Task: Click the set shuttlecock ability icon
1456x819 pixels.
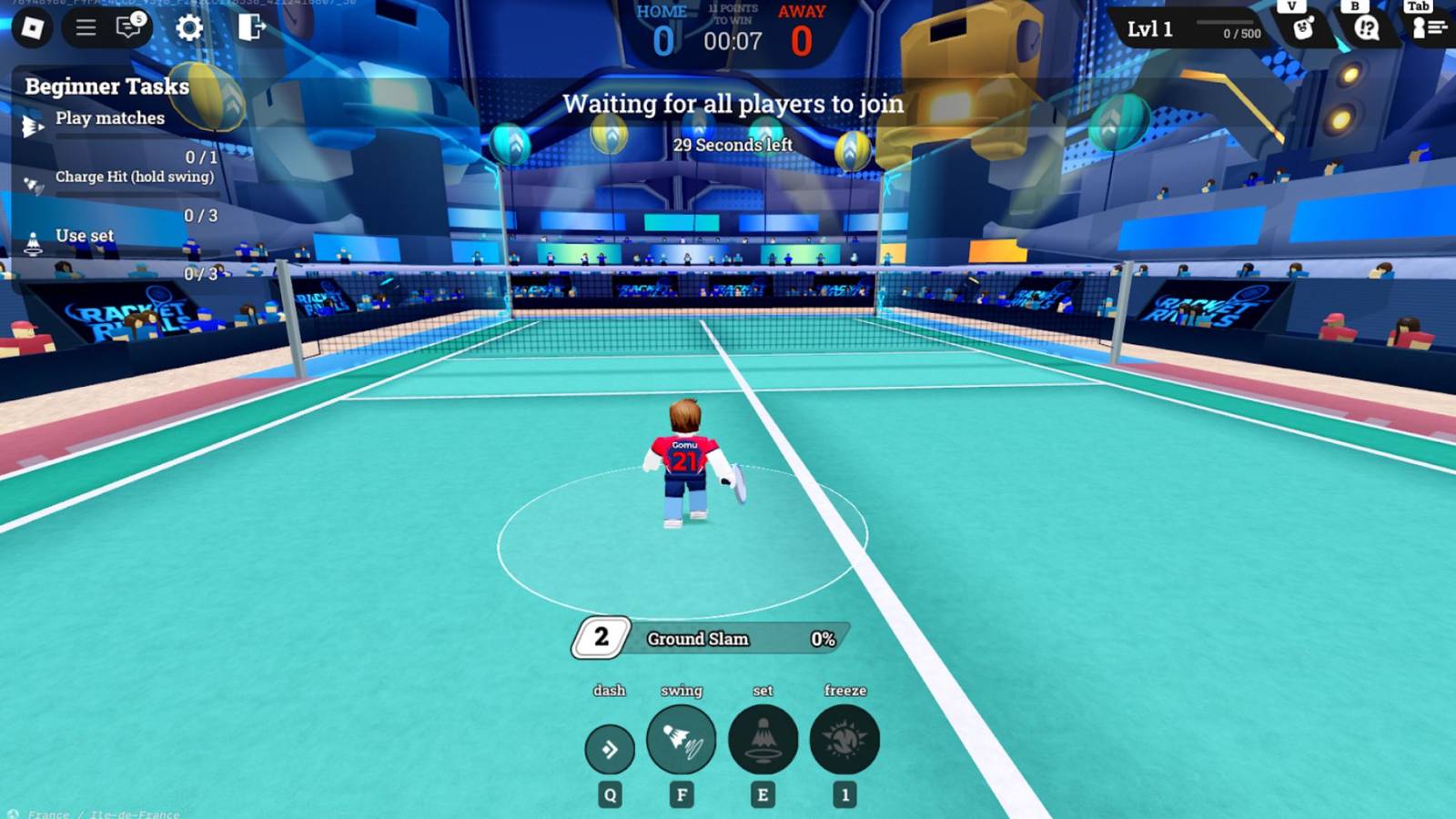Action: click(x=763, y=741)
